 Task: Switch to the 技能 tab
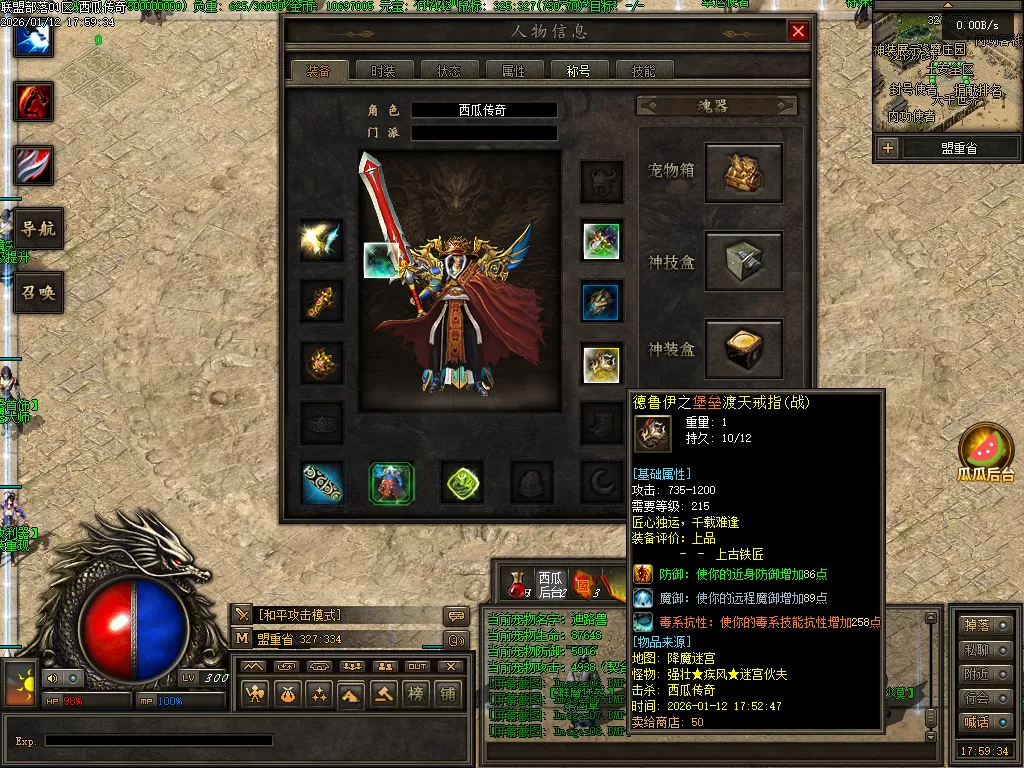[643, 71]
